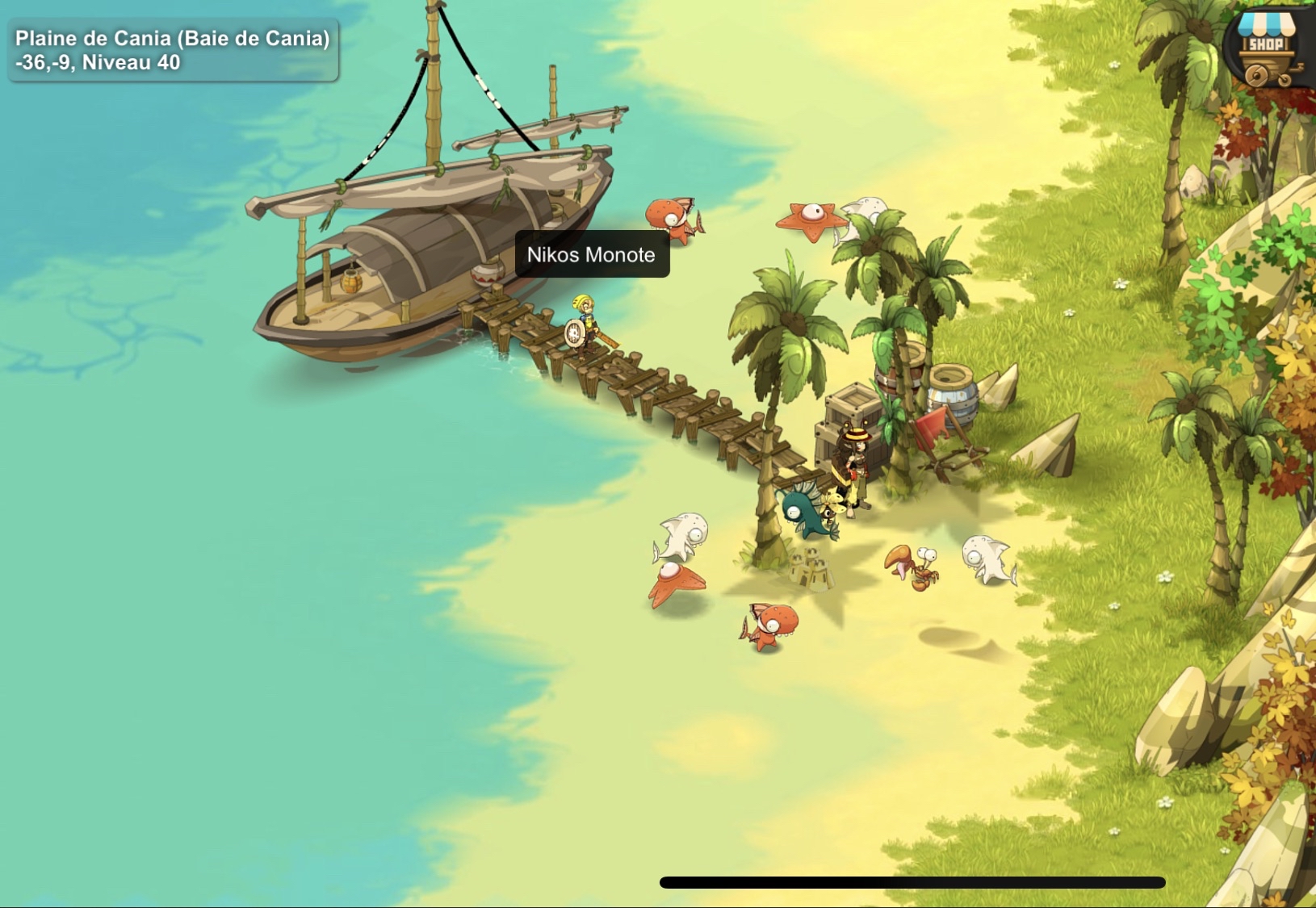Open the SHOP cart icon
The height and width of the screenshot is (908, 1316).
[x=1269, y=44]
